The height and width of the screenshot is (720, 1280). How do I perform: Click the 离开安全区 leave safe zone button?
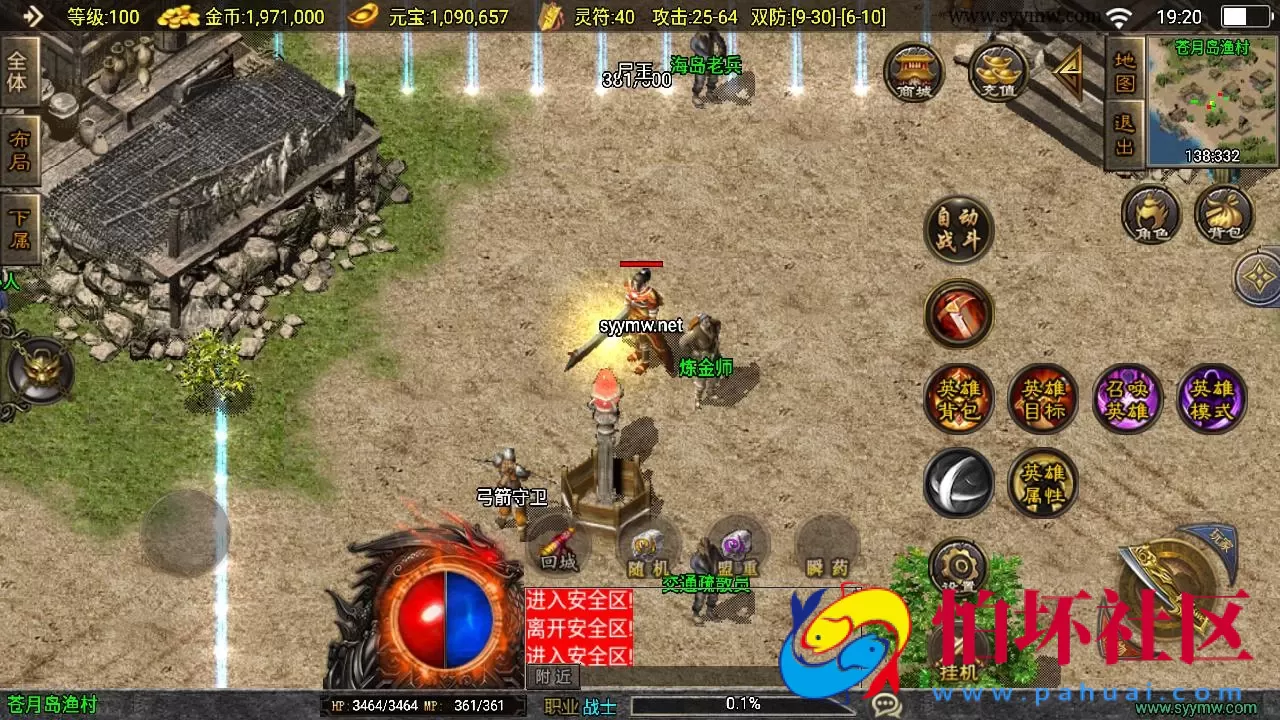point(578,625)
